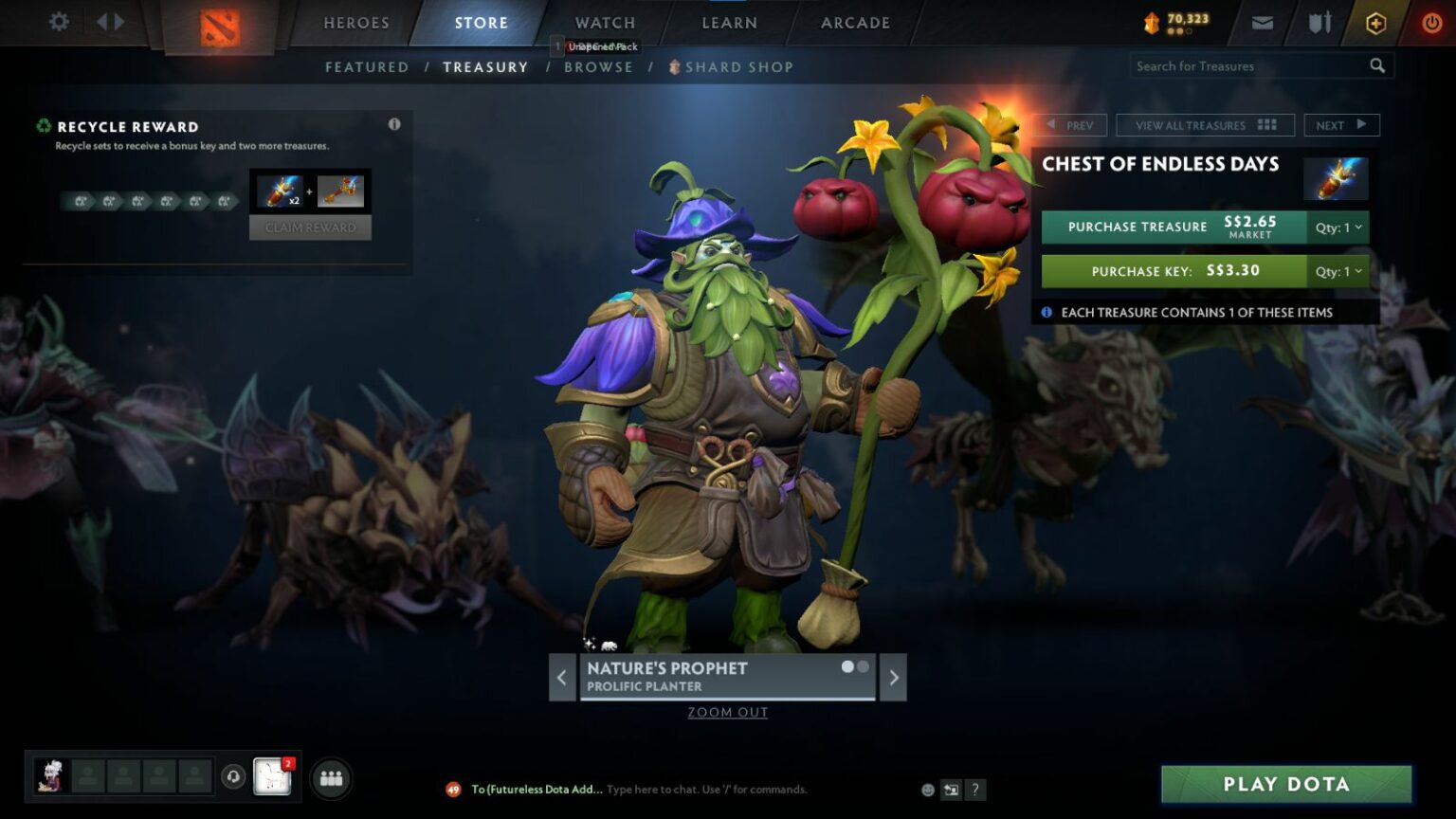Image resolution: width=1456 pixels, height=819 pixels.
Task: Click the Dota Plus hexagon icon
Action: tap(1374, 22)
